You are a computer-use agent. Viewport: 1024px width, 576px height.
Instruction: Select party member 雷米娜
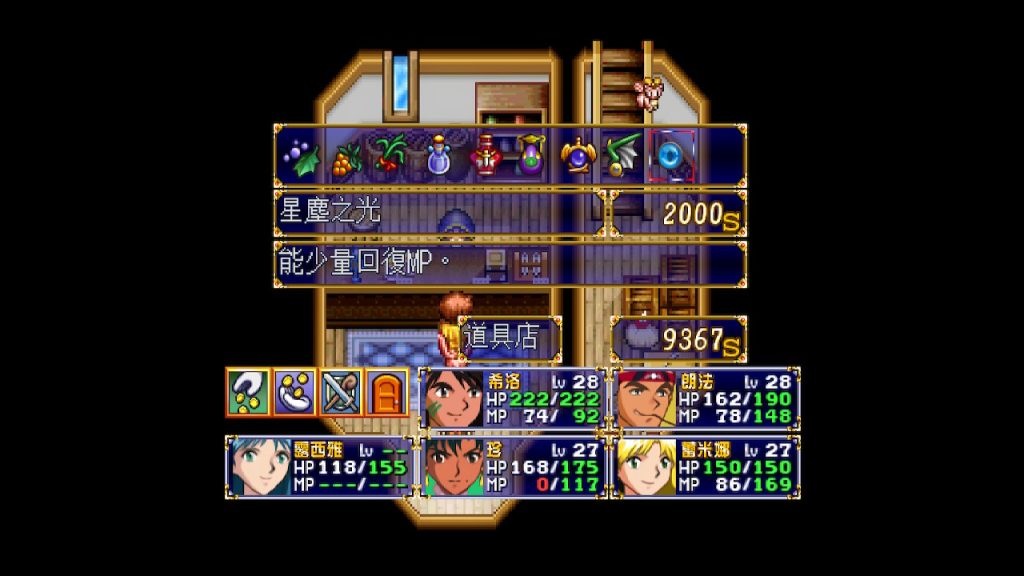pyautogui.click(x=706, y=466)
